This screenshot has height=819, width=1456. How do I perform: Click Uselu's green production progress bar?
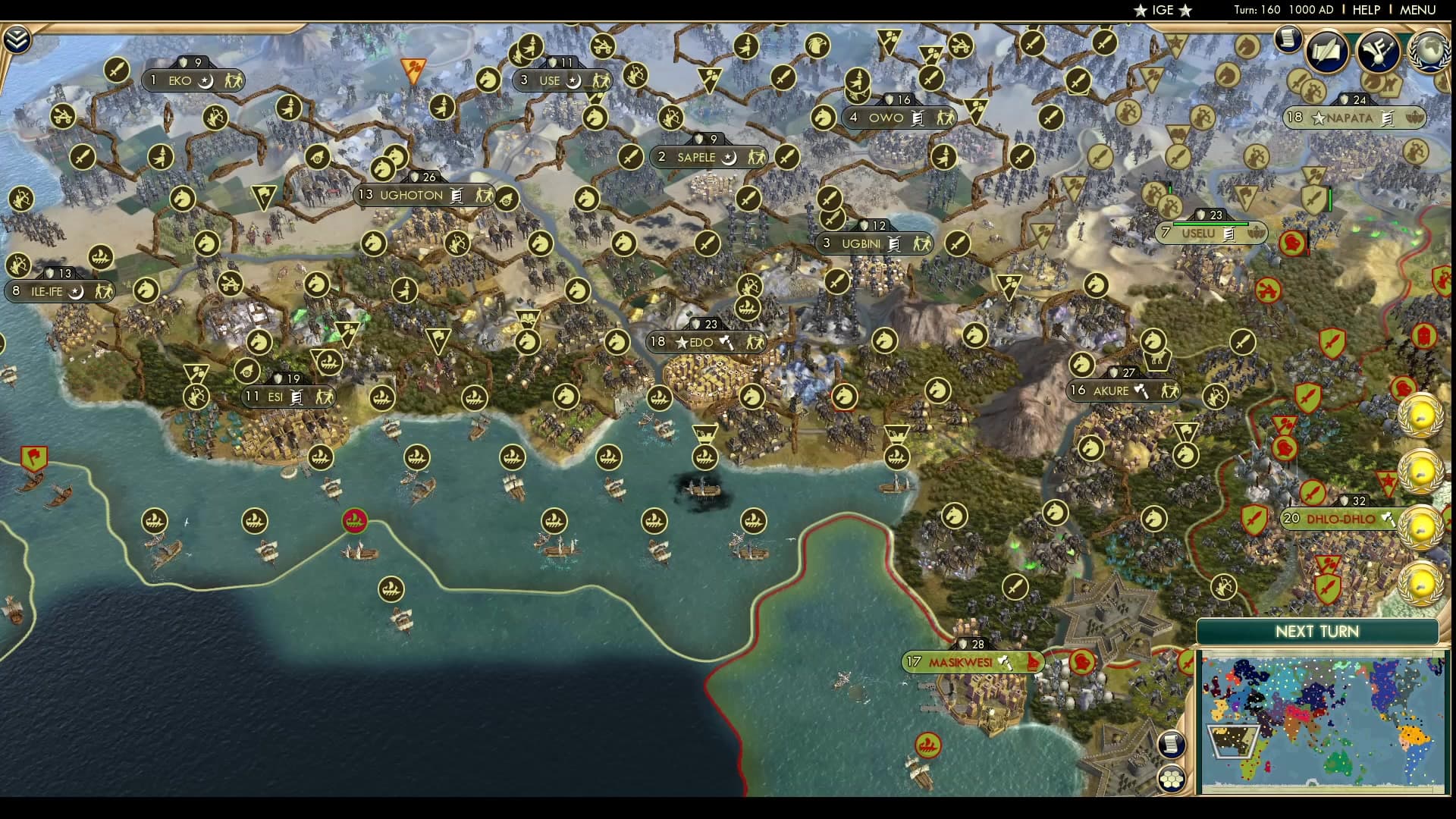pos(1210,224)
